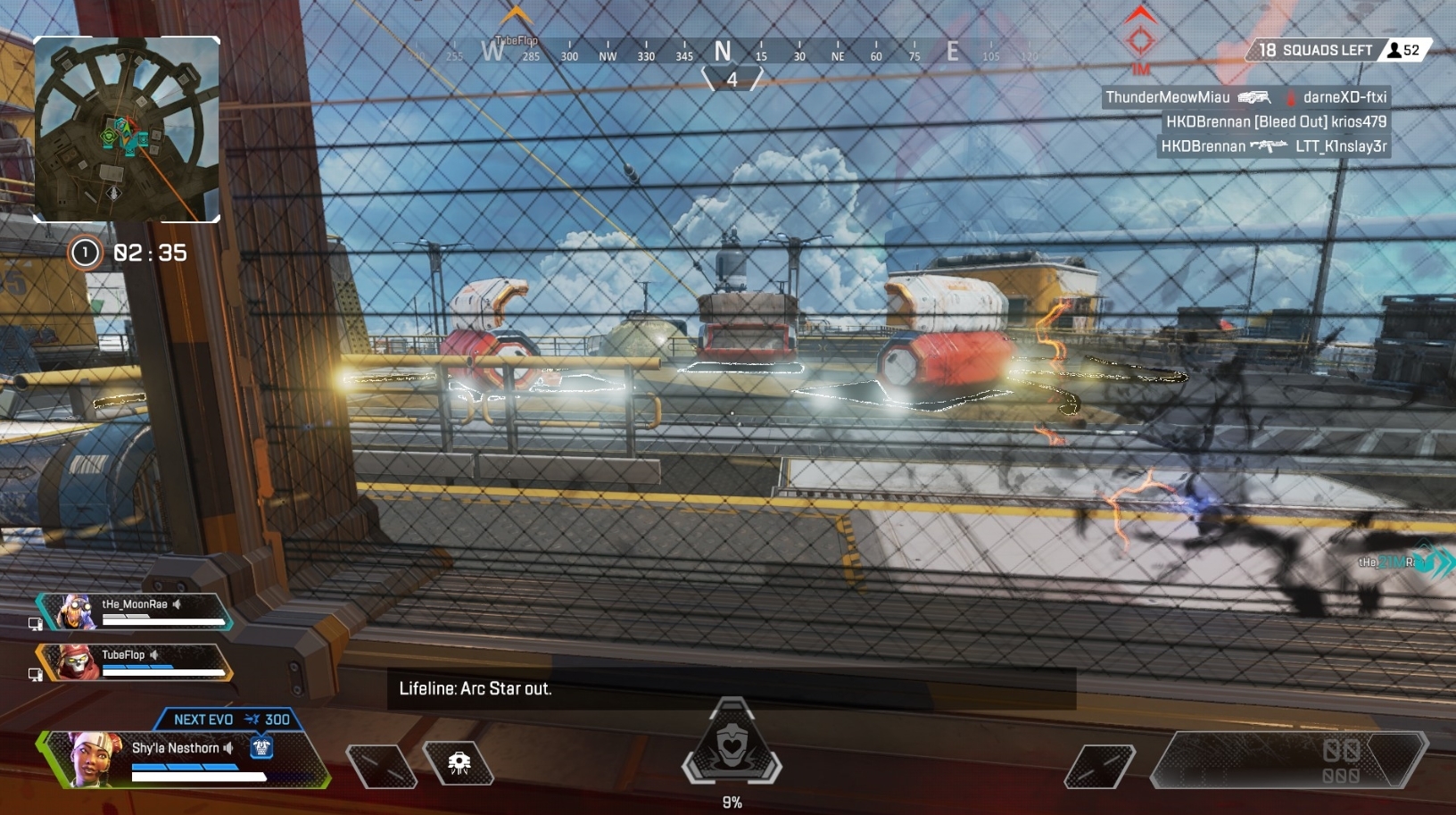Click the rifle icon in HKDBrennan's kill entry
Screen dimensions: 1456x815
(1269, 146)
